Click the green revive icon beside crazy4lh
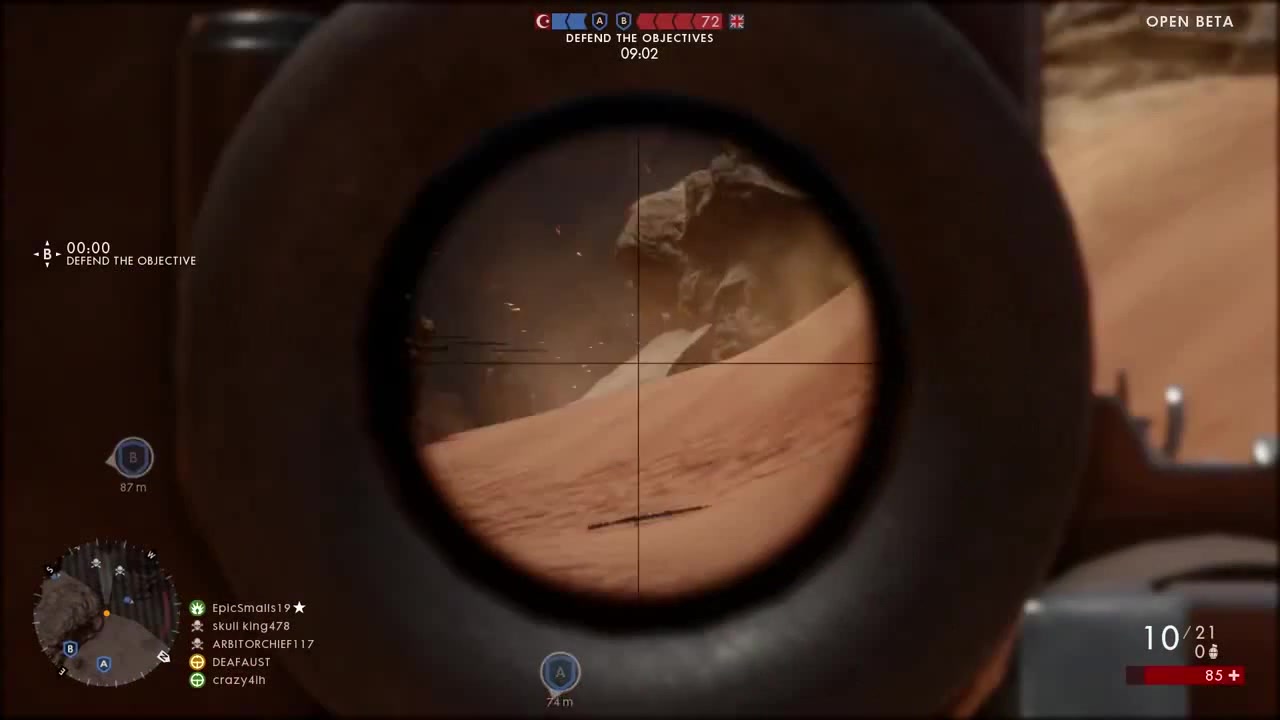The height and width of the screenshot is (720, 1280). click(197, 680)
